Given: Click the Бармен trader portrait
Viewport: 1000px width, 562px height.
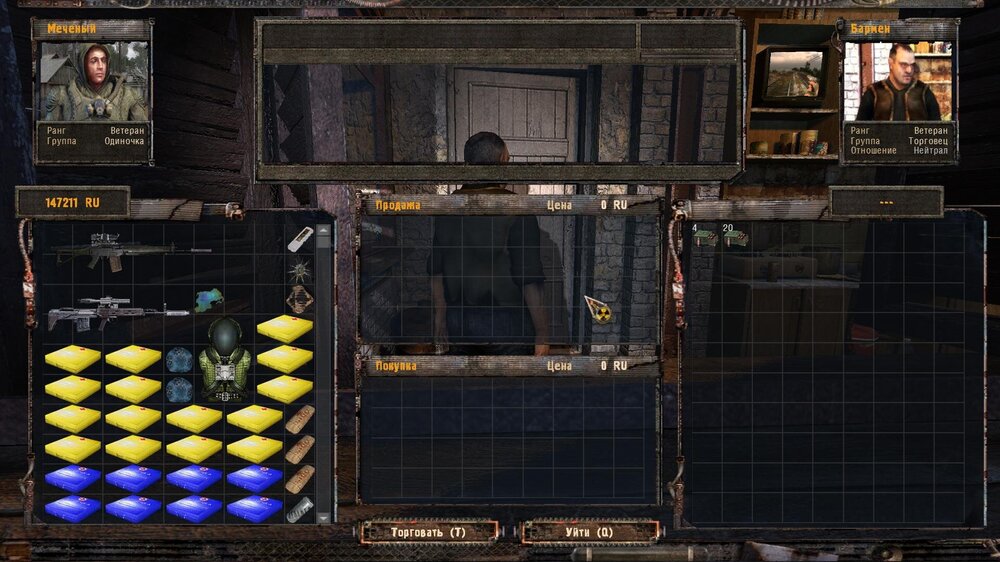Looking at the screenshot, I should point(899,81).
